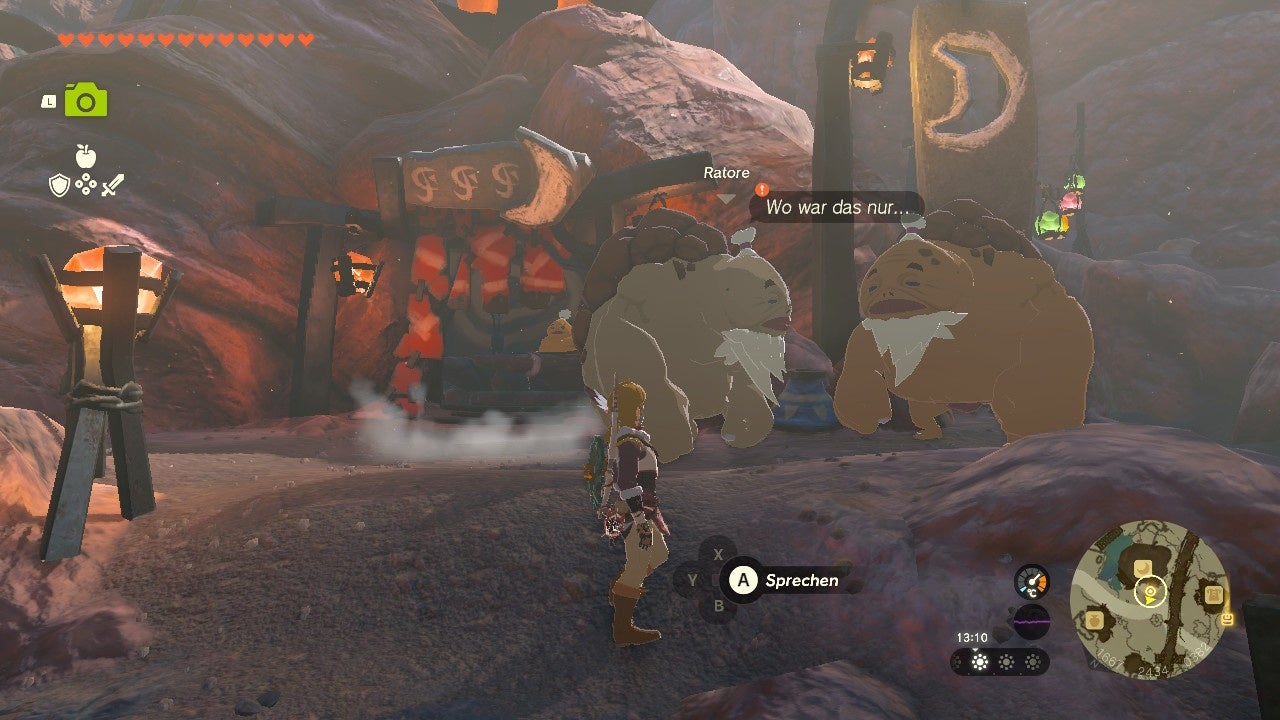Select the apple food status icon
1280x720 pixels.
click(x=84, y=158)
